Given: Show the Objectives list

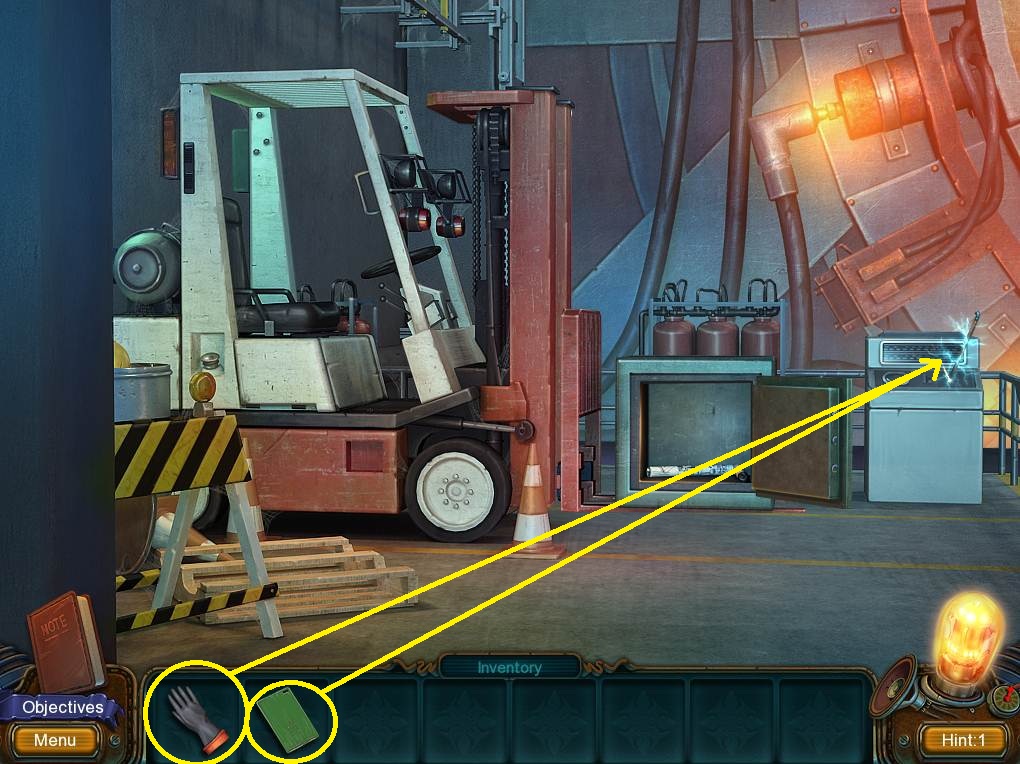Looking at the screenshot, I should [x=62, y=707].
